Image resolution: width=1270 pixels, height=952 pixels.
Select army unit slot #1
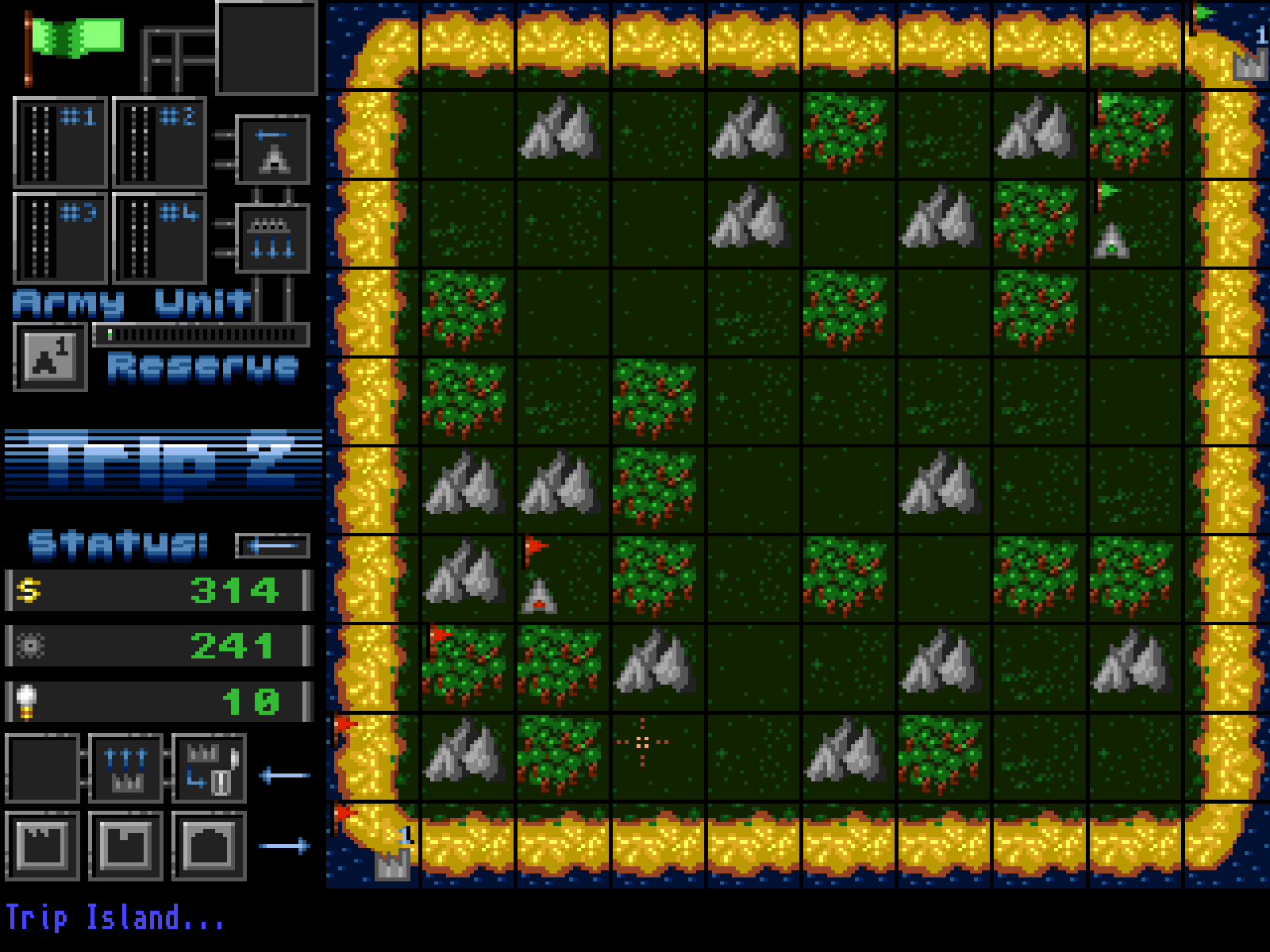click(60, 143)
